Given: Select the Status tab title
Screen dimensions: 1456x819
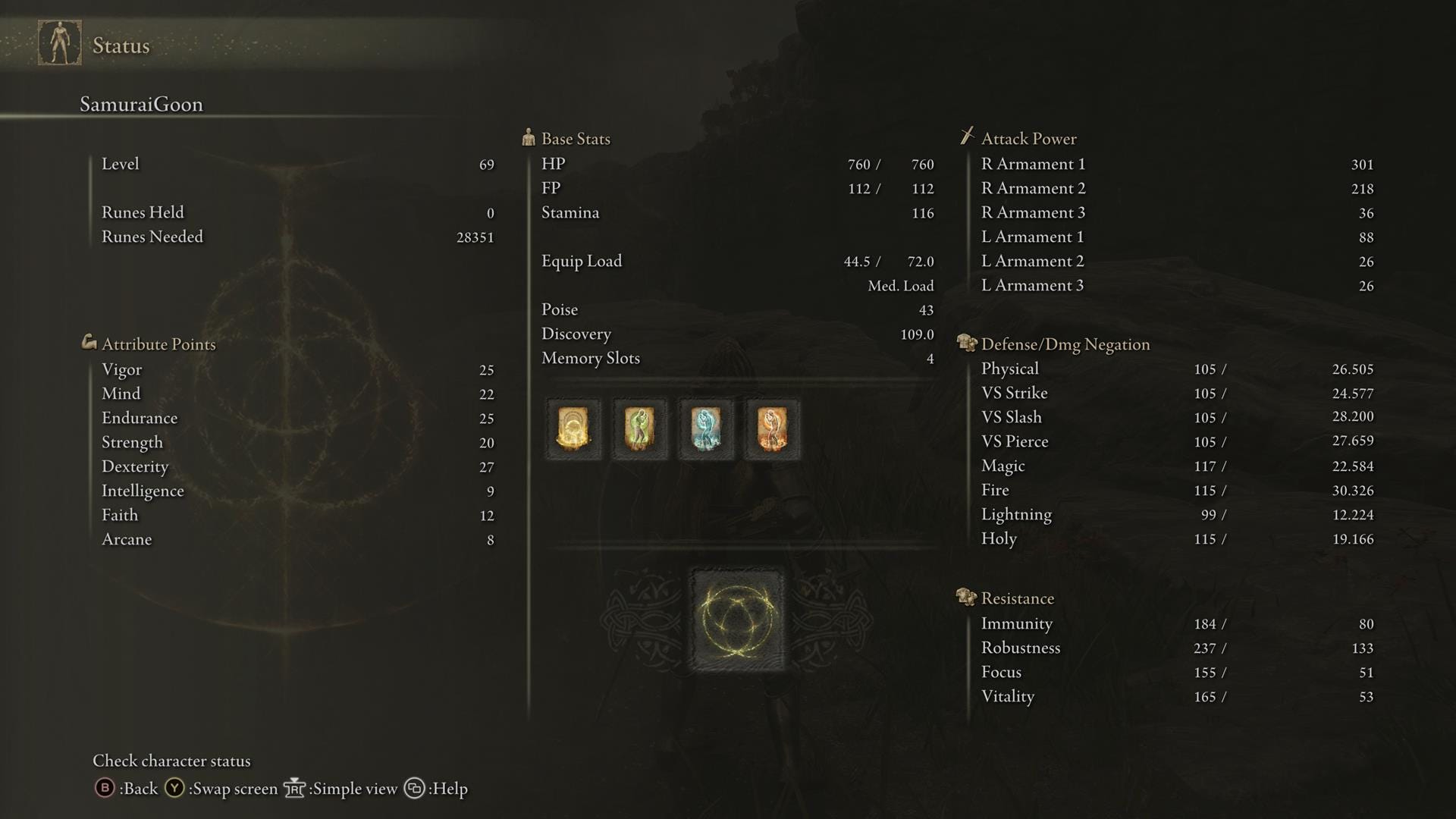Looking at the screenshot, I should [121, 45].
